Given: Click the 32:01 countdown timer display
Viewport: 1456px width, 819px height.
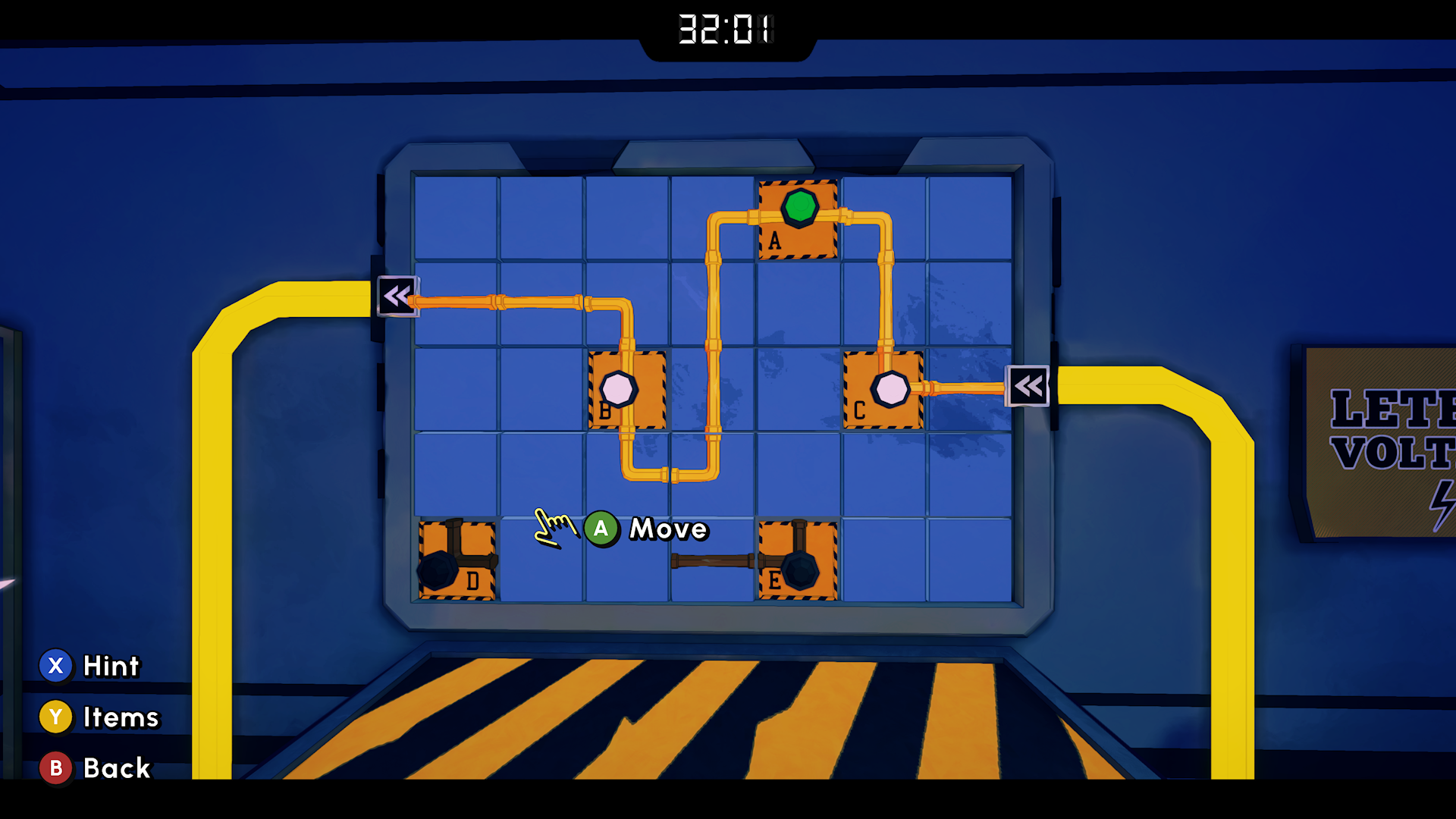Looking at the screenshot, I should click(726, 30).
